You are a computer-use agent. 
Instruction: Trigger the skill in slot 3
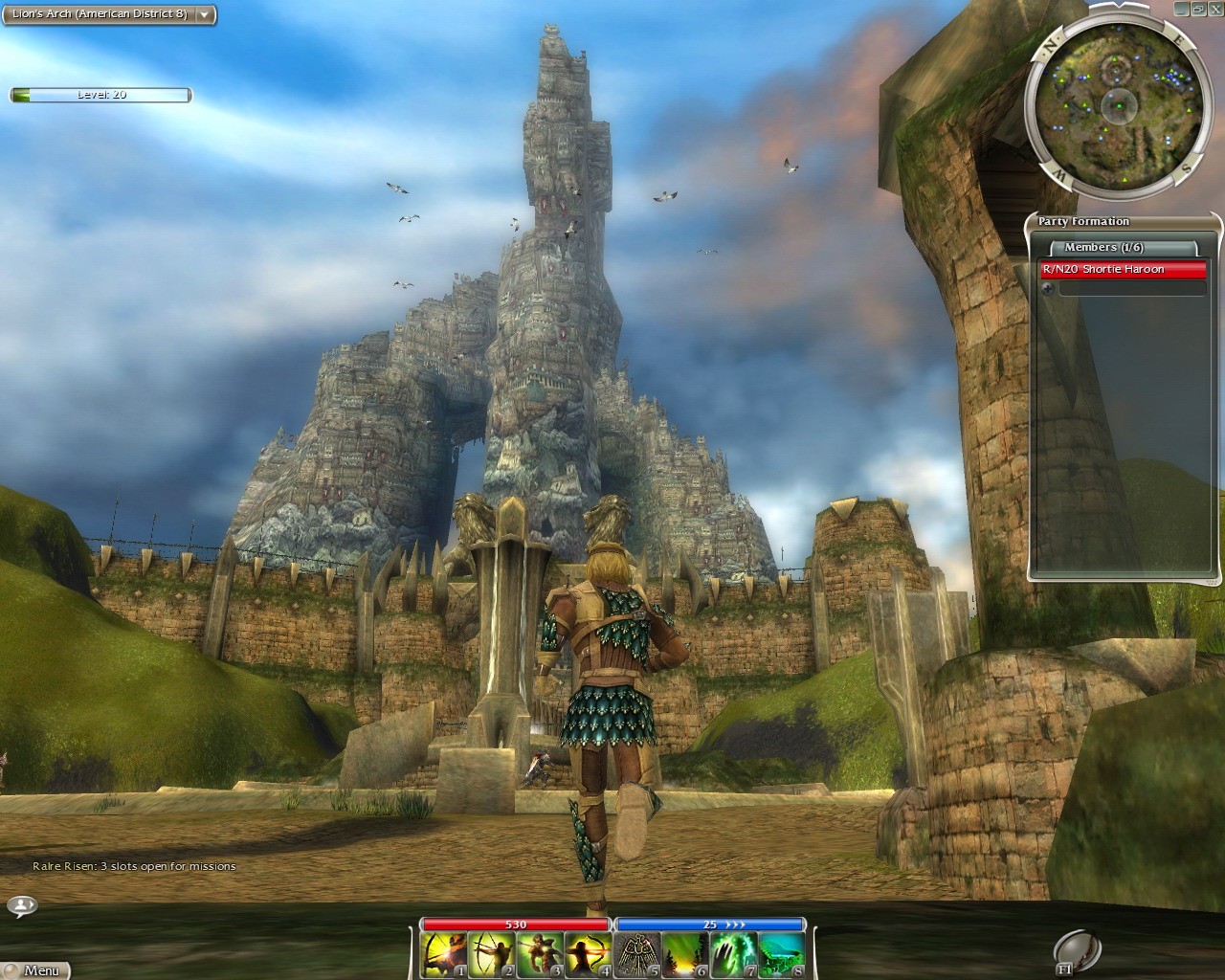coord(540,955)
